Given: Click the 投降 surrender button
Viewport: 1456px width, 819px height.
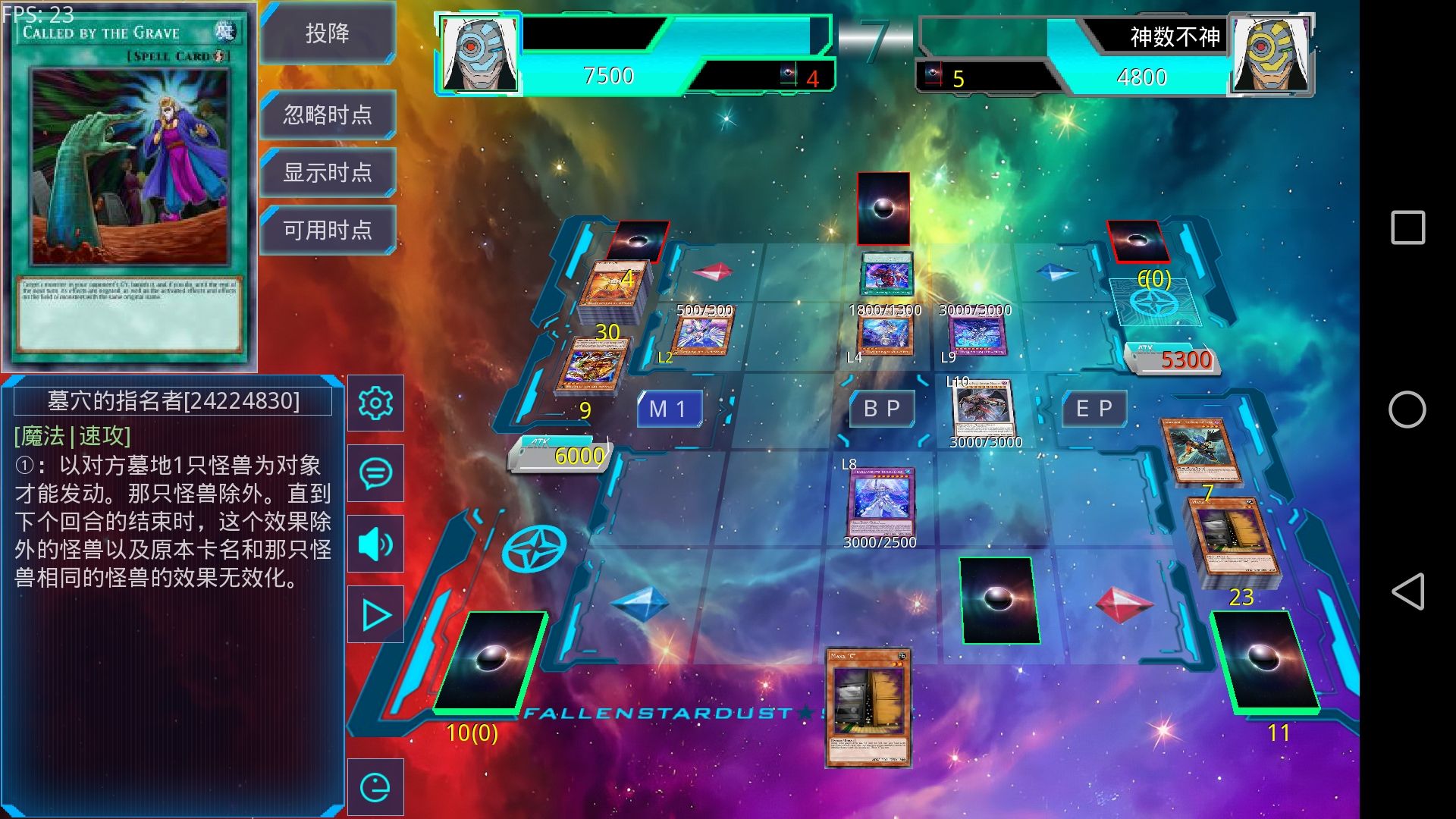Looking at the screenshot, I should pyautogui.click(x=328, y=33).
